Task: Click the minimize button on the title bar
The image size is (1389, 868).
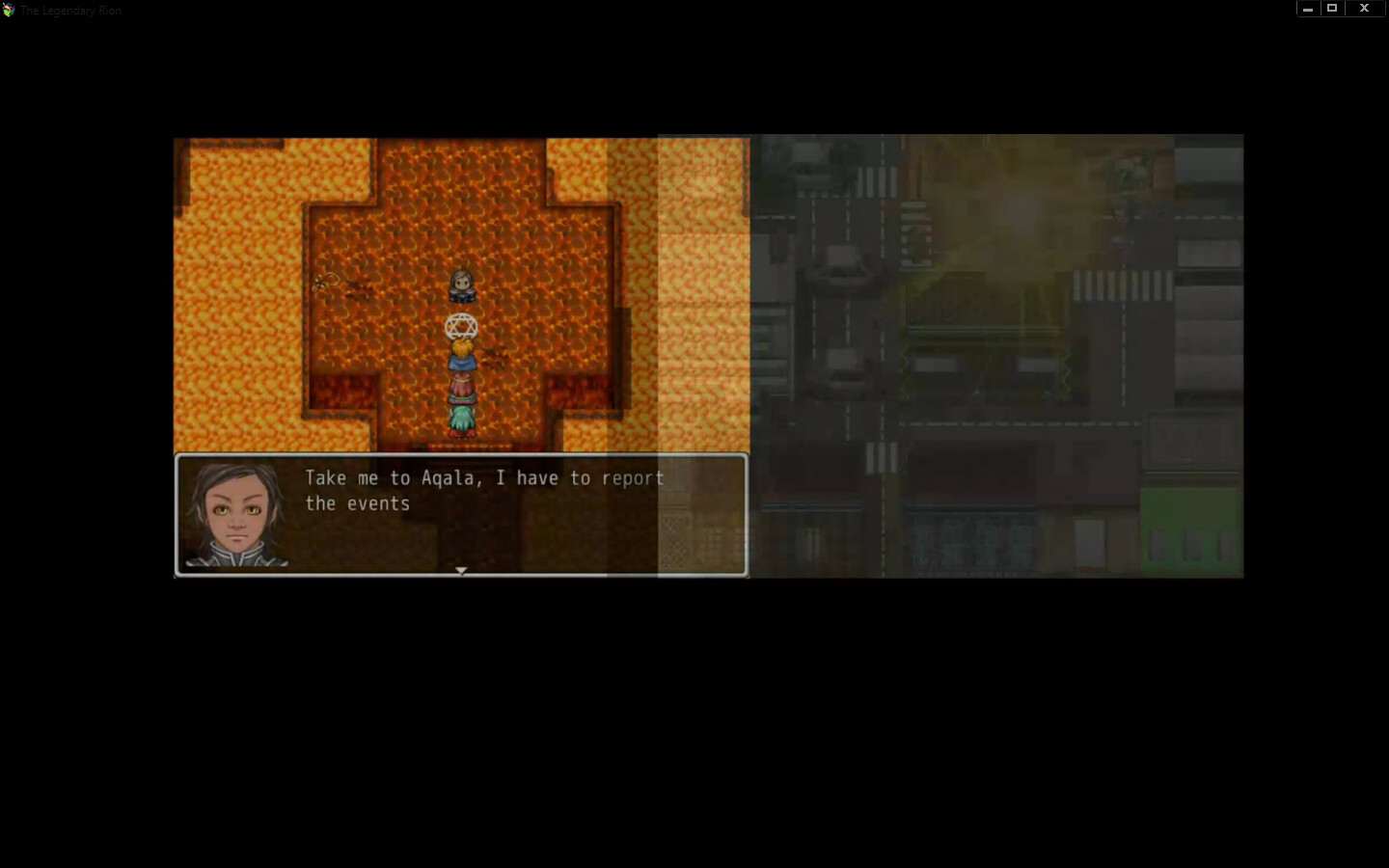Action: tap(1307, 8)
